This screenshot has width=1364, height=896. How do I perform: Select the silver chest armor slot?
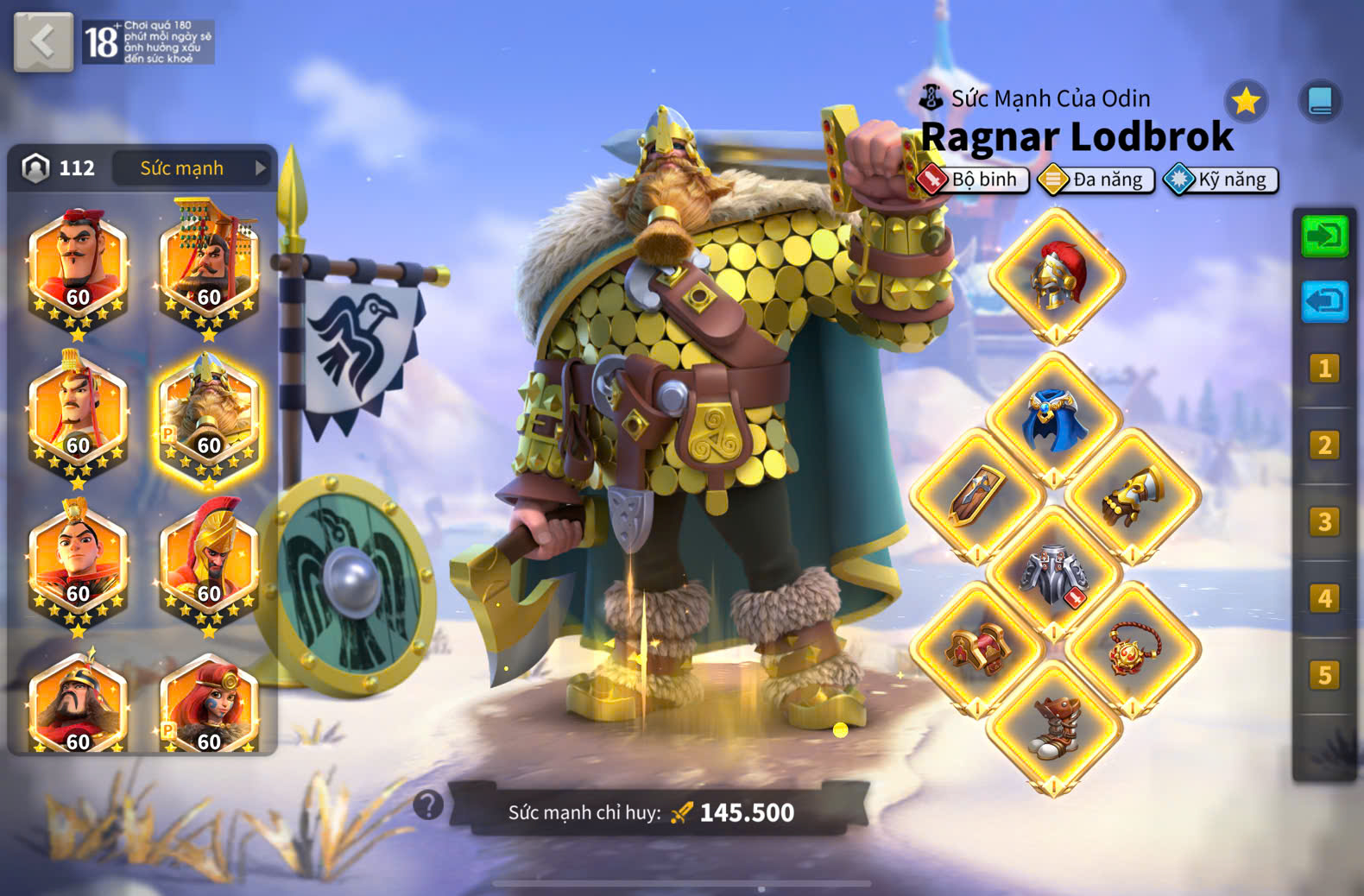1054,574
